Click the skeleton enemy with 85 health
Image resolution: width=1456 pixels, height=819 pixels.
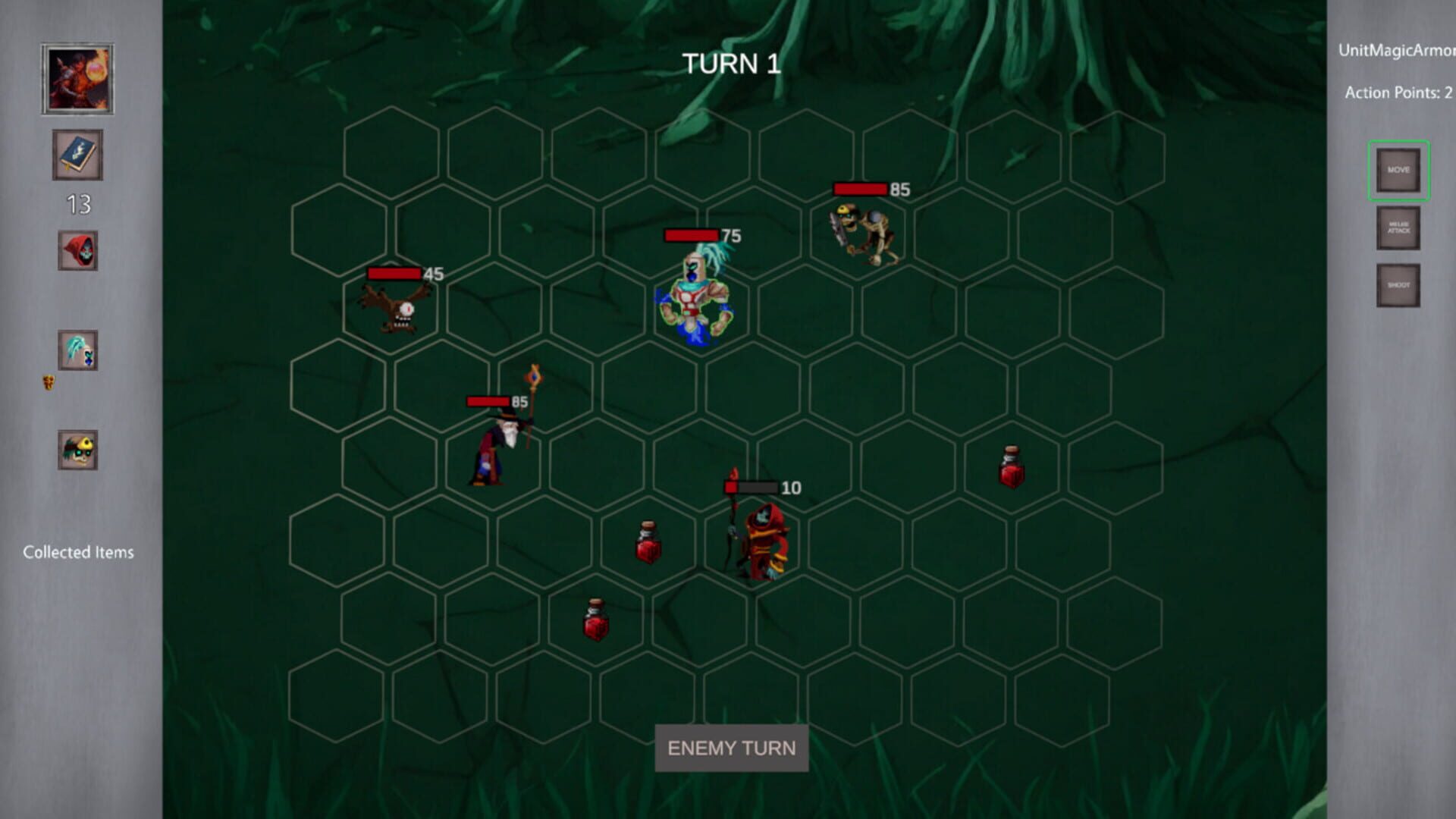click(864, 235)
